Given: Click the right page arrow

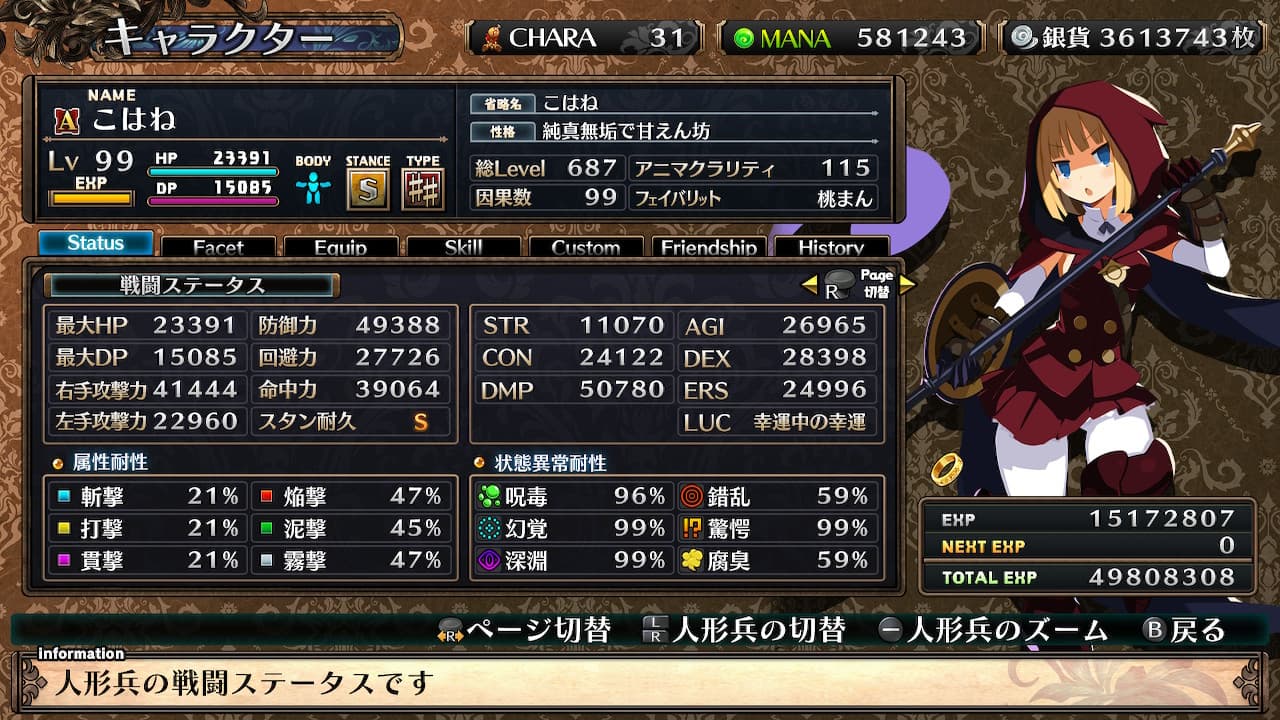Looking at the screenshot, I should pos(907,285).
